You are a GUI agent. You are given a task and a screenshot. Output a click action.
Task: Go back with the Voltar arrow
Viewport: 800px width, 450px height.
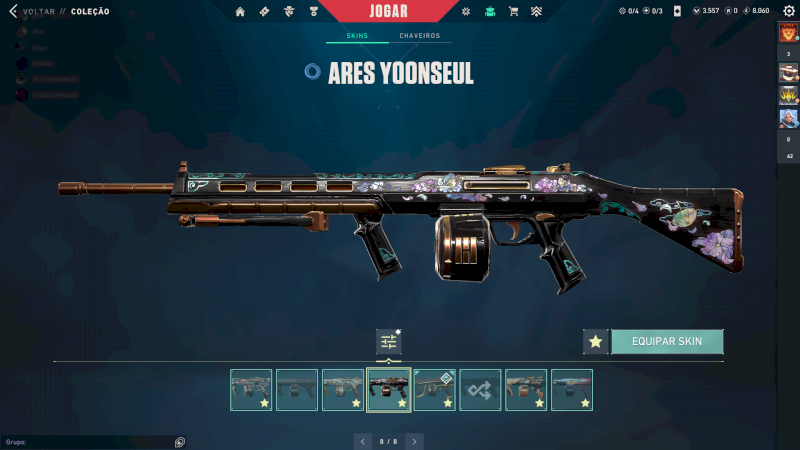(13, 11)
